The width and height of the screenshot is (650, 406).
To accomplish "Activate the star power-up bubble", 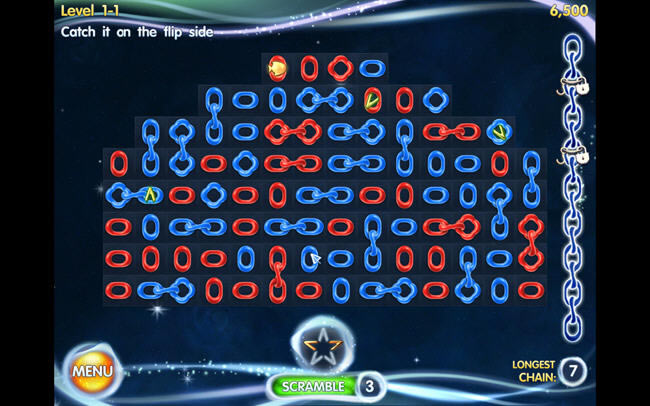I will [x=320, y=347].
